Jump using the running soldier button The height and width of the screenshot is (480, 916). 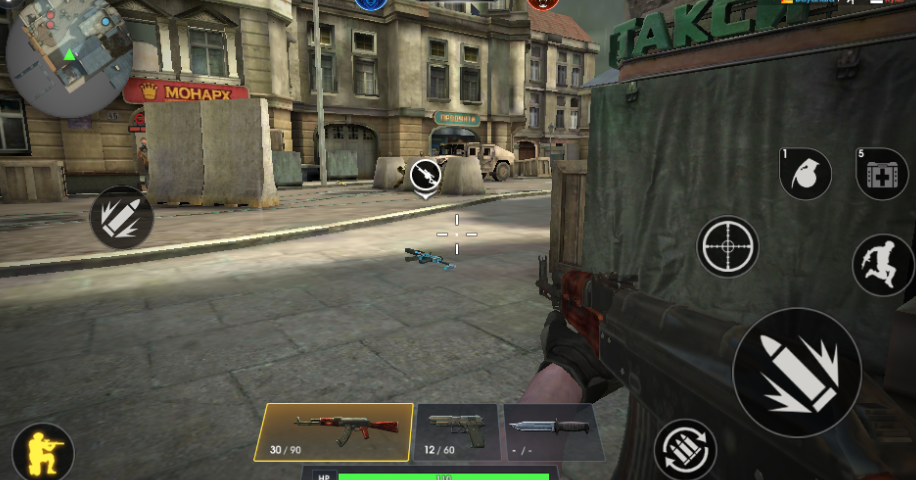[882, 264]
